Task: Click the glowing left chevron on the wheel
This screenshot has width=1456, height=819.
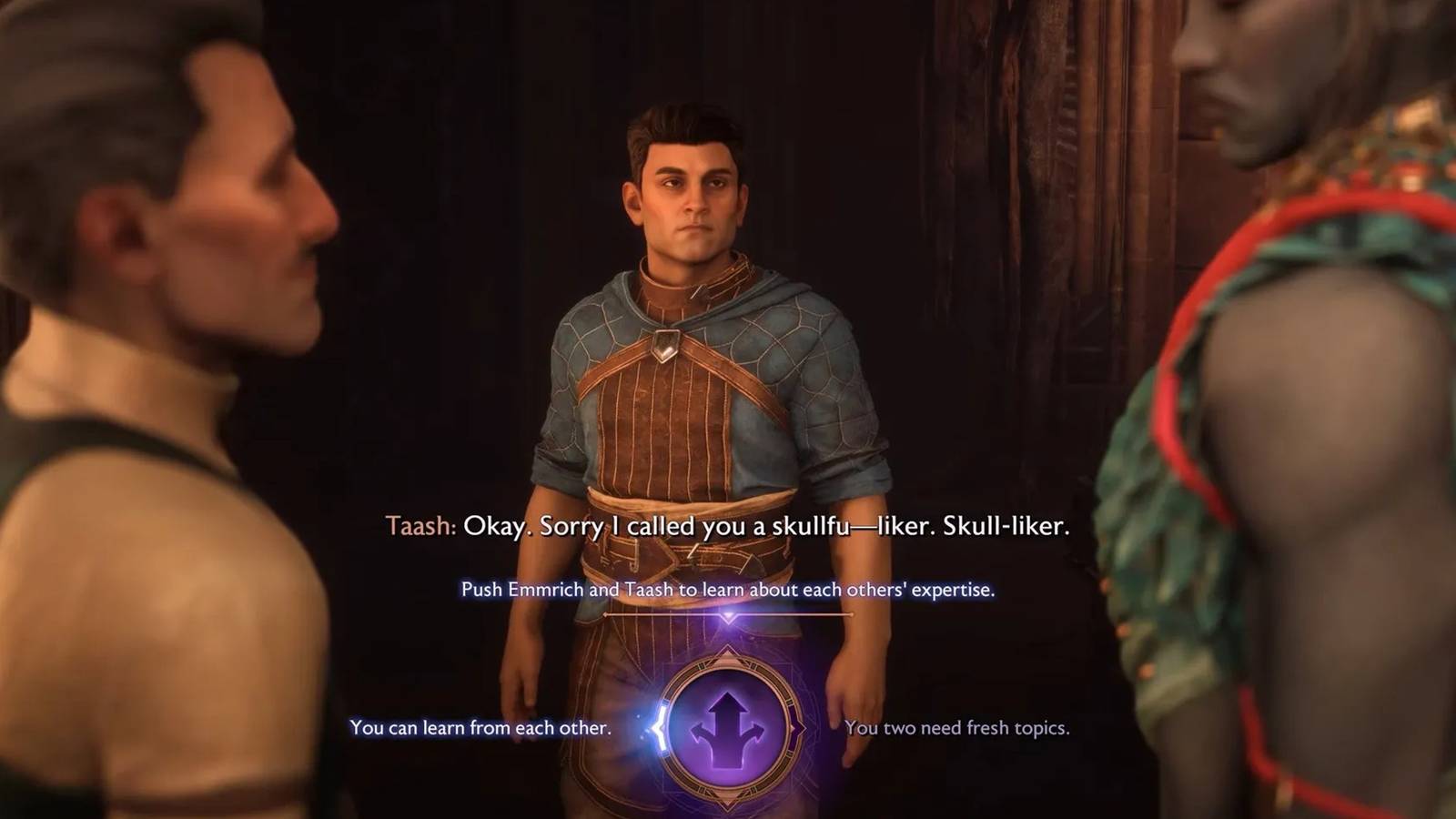Action: [x=658, y=728]
